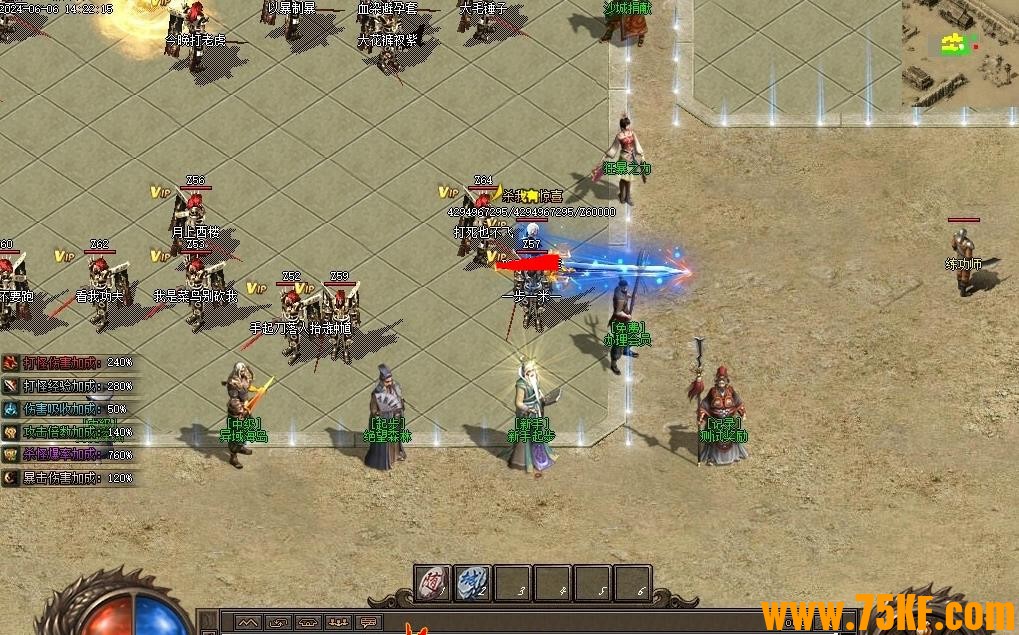Select the 打怪经验加成 buff icon
The height and width of the screenshot is (635, 1019).
pos(10,385)
